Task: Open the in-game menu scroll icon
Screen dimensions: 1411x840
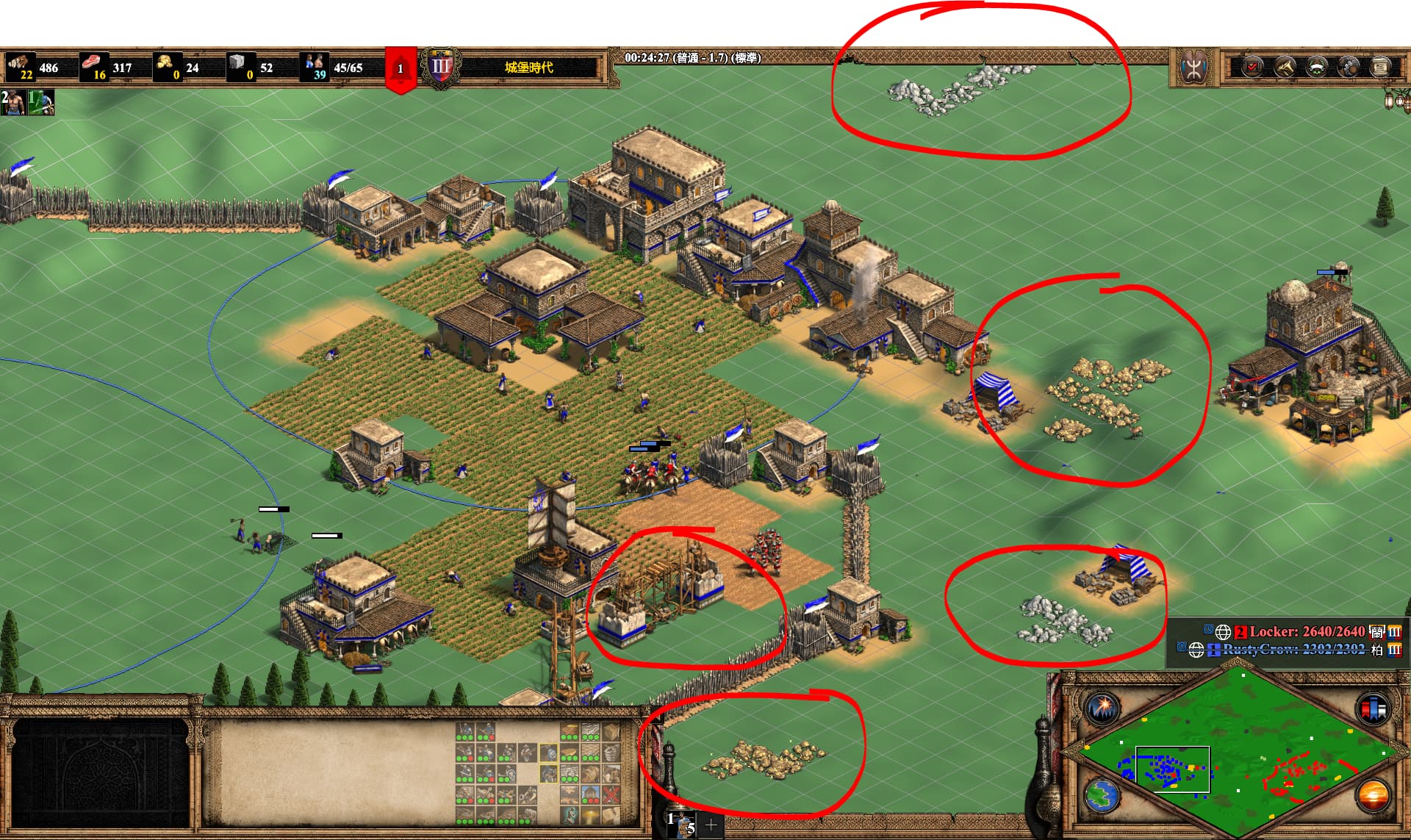Action: pyautogui.click(x=1380, y=67)
